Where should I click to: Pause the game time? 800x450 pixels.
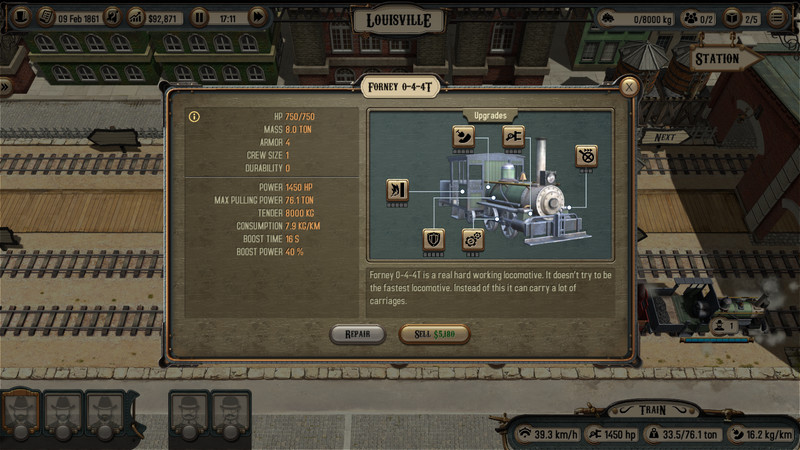(199, 17)
